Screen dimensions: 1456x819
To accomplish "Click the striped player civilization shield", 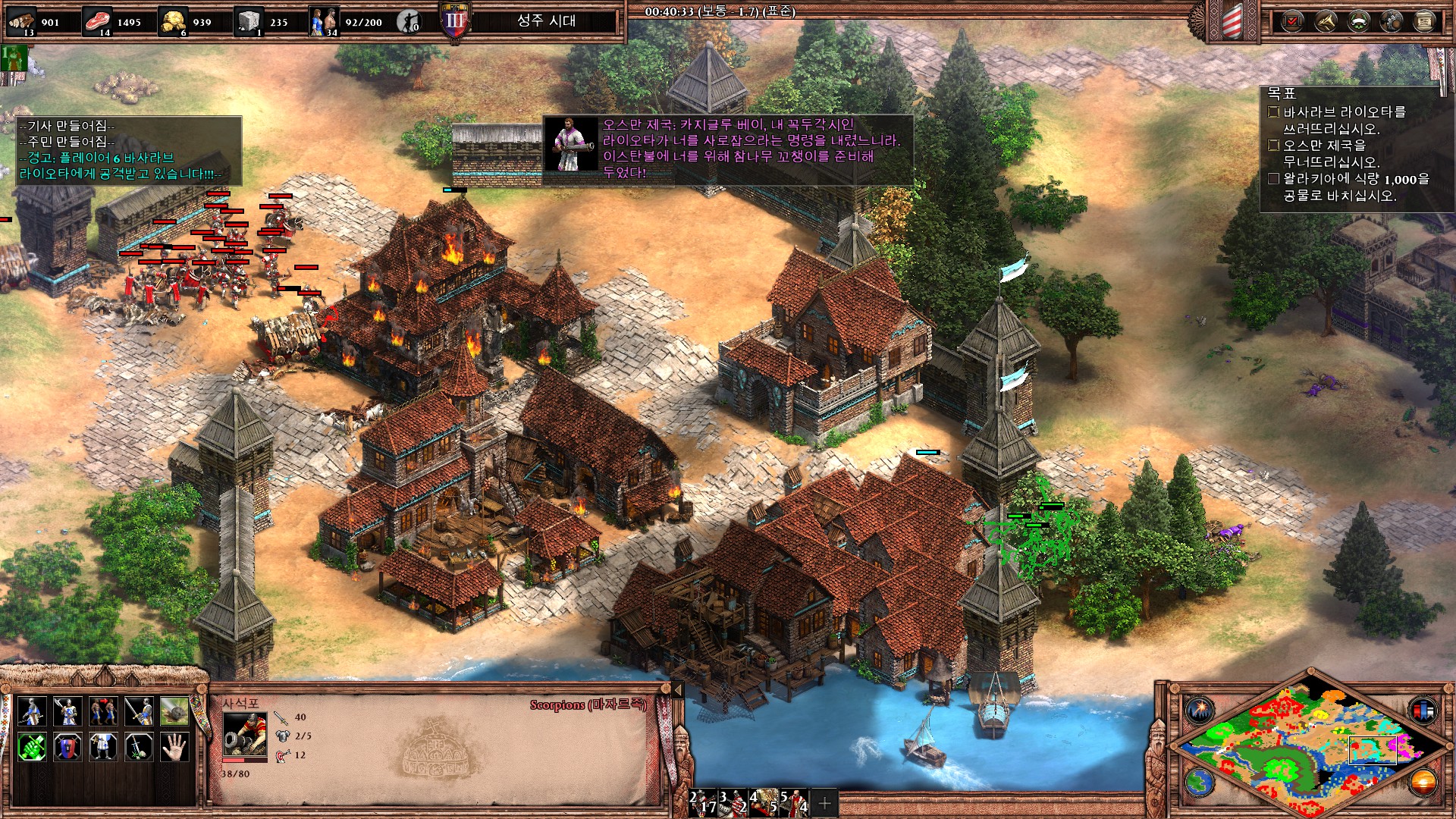I will click(x=1232, y=21).
